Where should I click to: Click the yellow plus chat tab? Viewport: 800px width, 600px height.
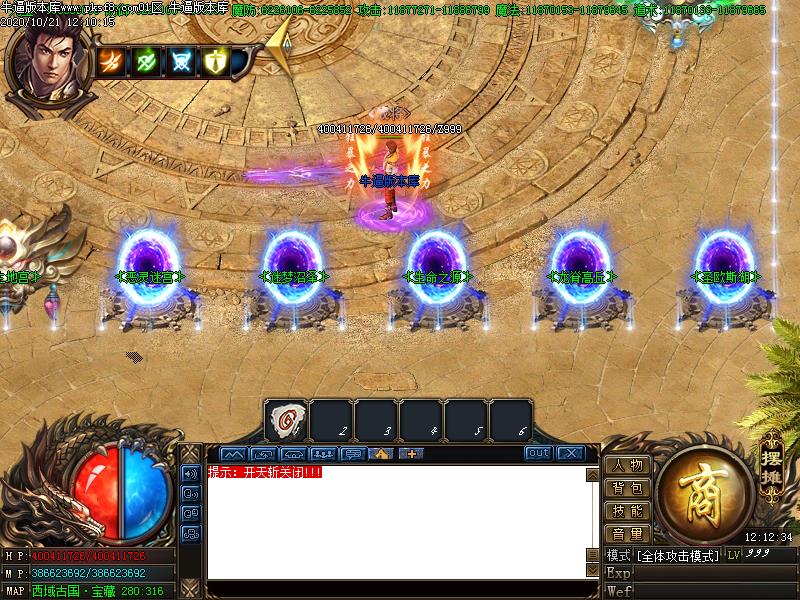click(412, 453)
